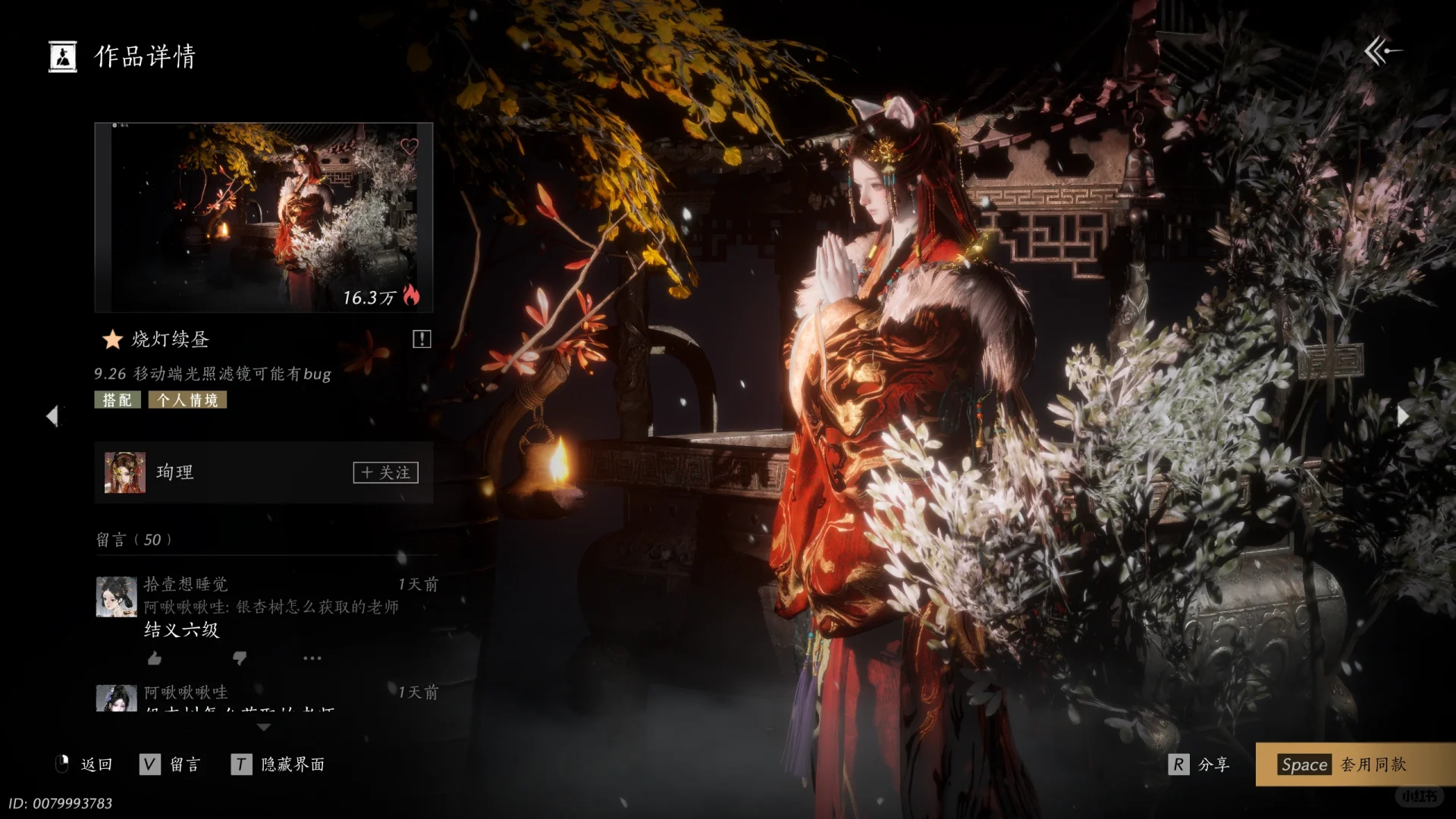Screen dimensions: 1456x819
Task: Share the work with 分享
Action: [1200, 764]
